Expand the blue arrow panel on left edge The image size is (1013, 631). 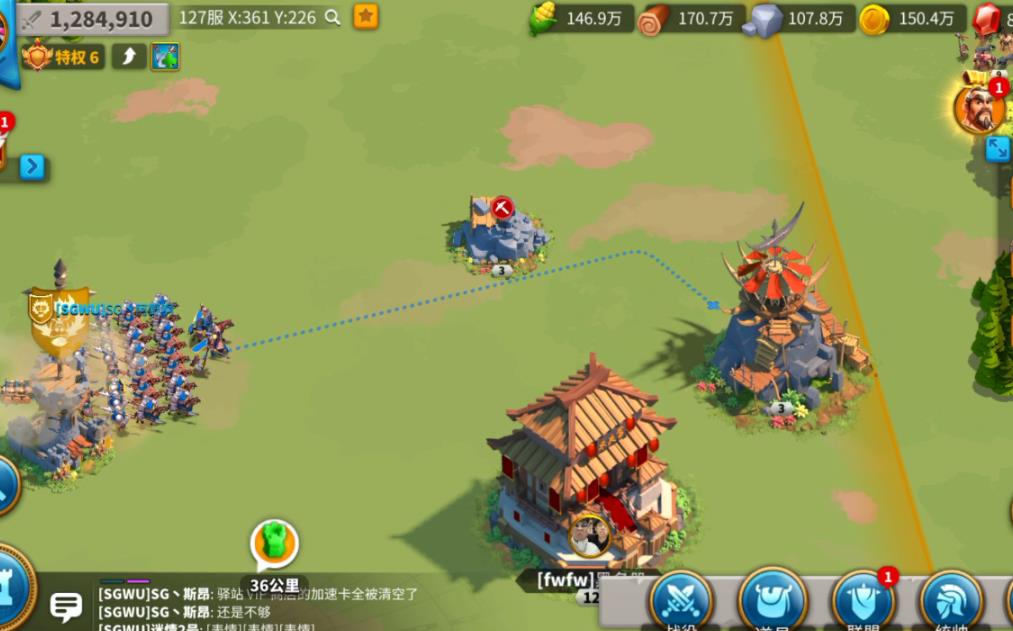(x=32, y=166)
